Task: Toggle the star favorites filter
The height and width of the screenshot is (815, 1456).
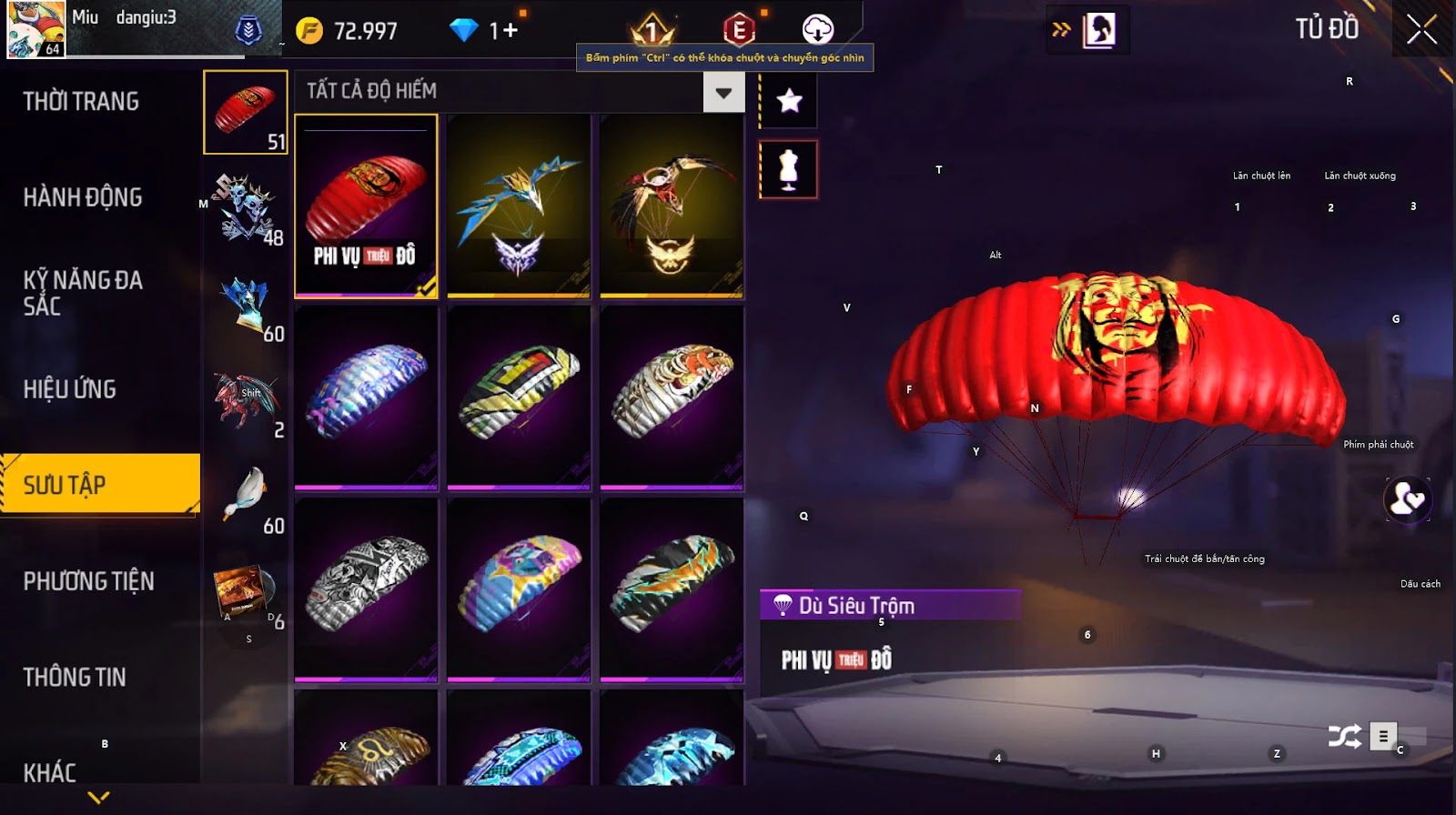Action: coord(789,100)
